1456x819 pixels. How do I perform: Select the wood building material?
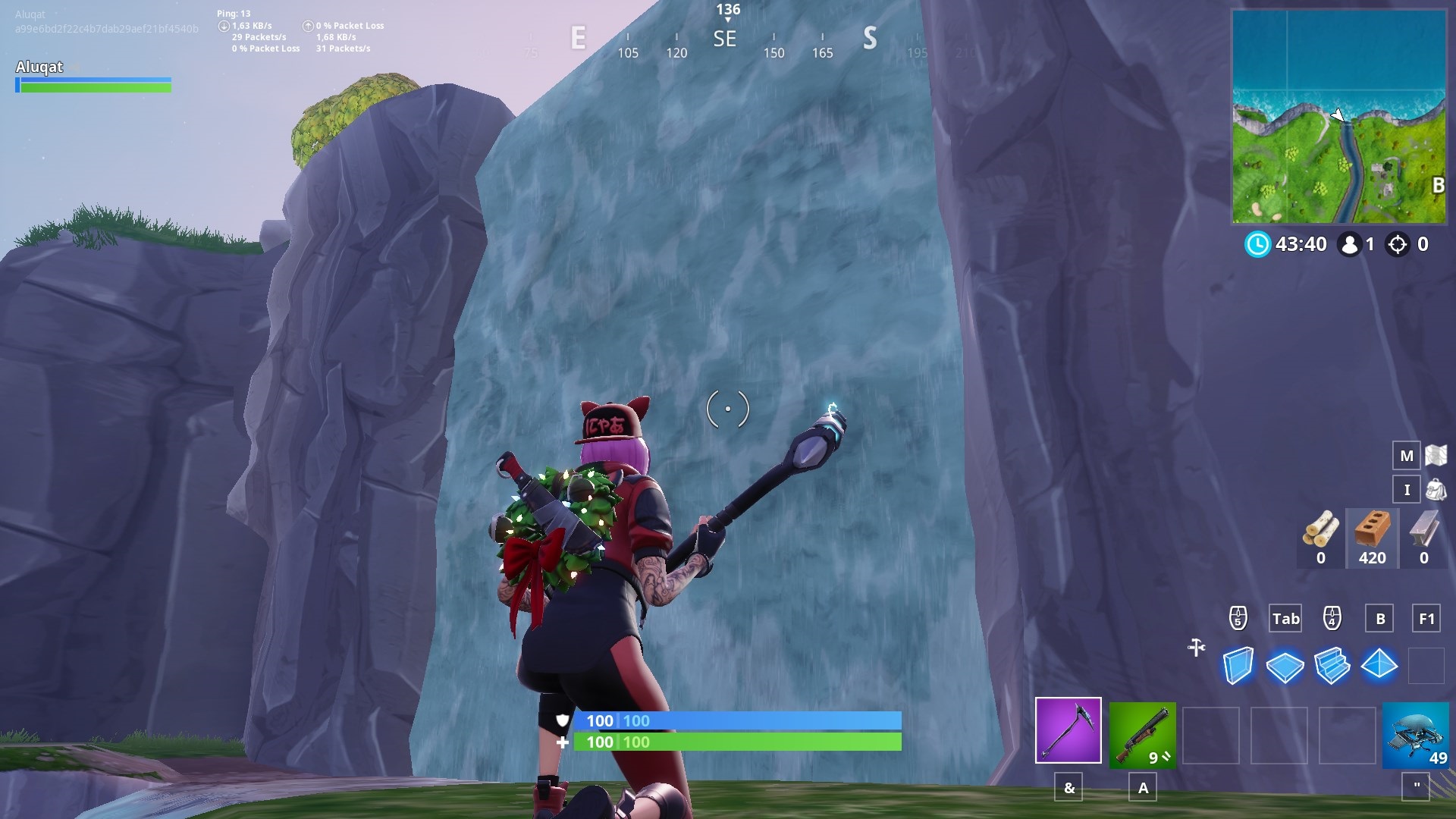(x=1321, y=537)
